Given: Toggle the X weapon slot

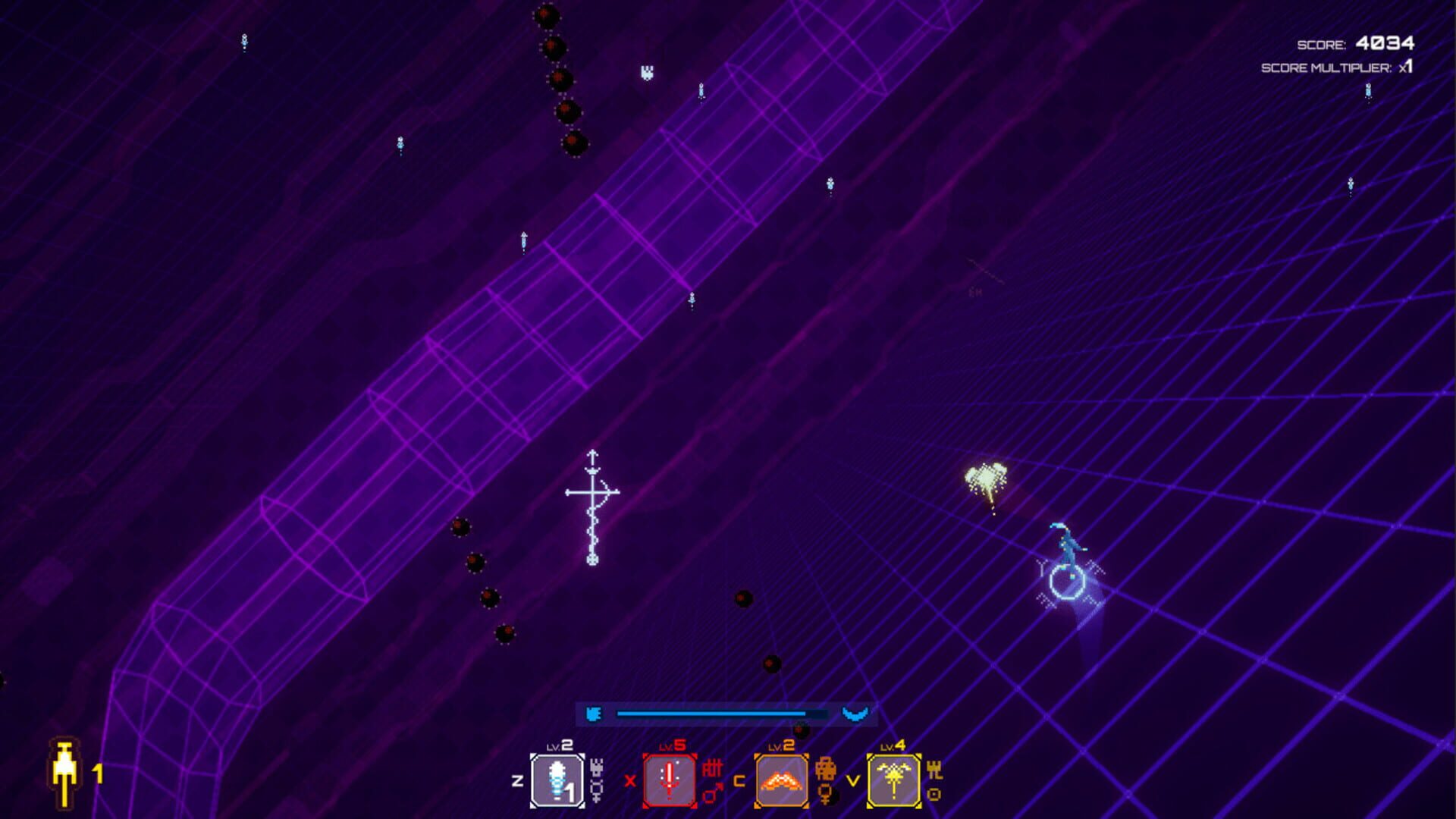Looking at the screenshot, I should coord(630,781).
